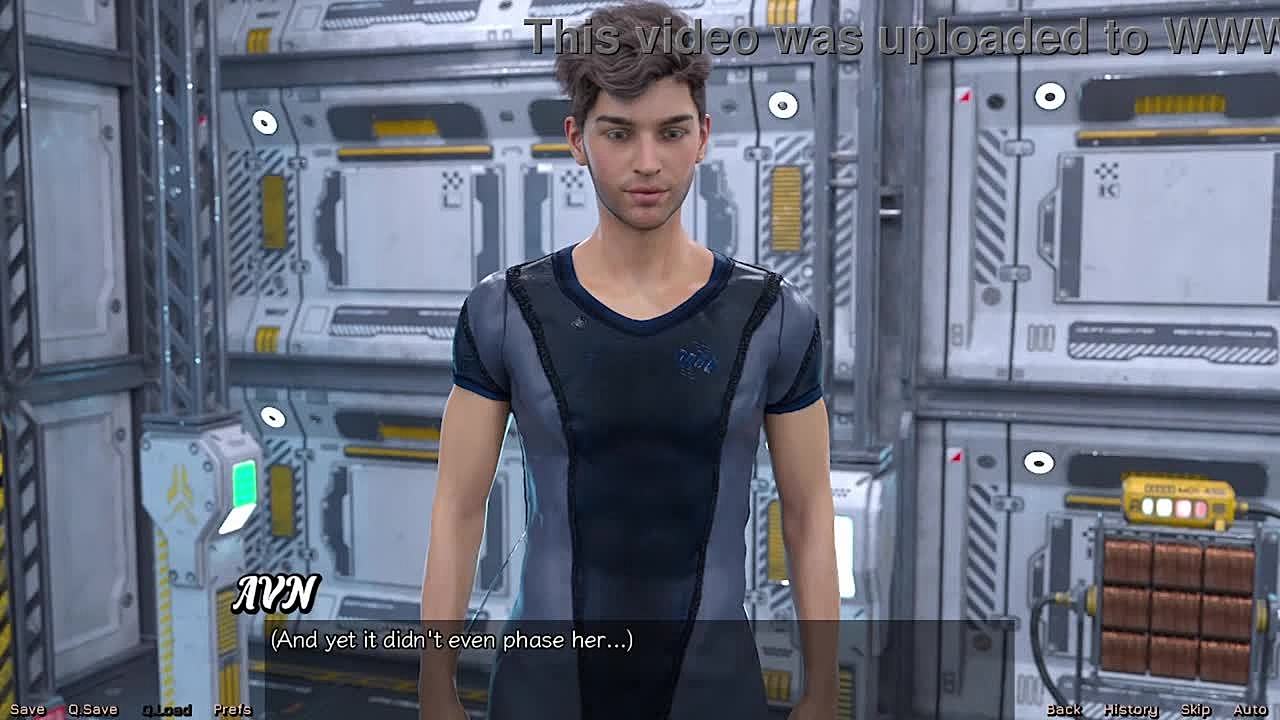Skip the dialogue
The image size is (1280, 720).
coord(1196,709)
